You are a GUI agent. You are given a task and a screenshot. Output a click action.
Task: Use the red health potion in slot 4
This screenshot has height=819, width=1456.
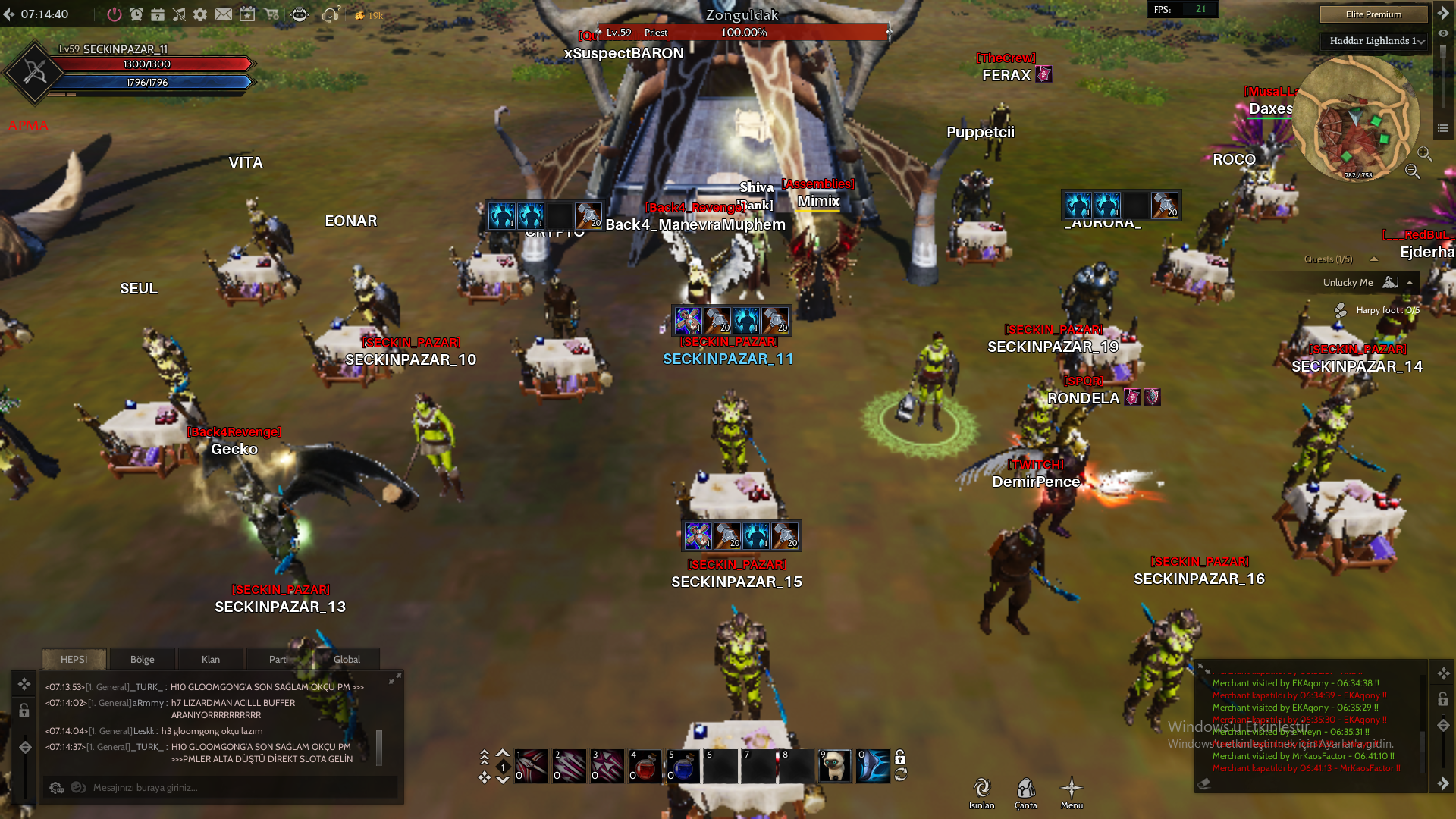coord(645,766)
